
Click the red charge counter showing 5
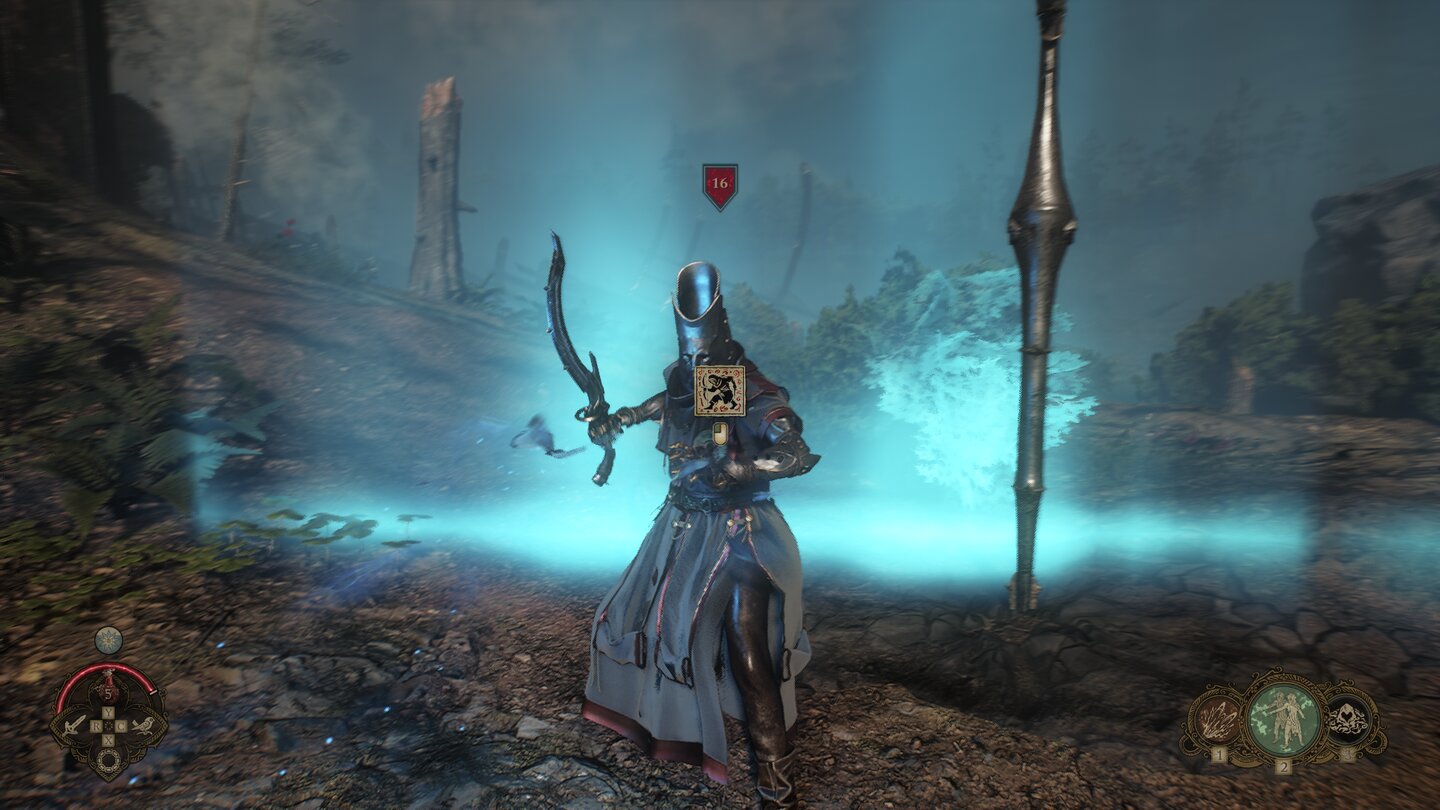tap(108, 694)
